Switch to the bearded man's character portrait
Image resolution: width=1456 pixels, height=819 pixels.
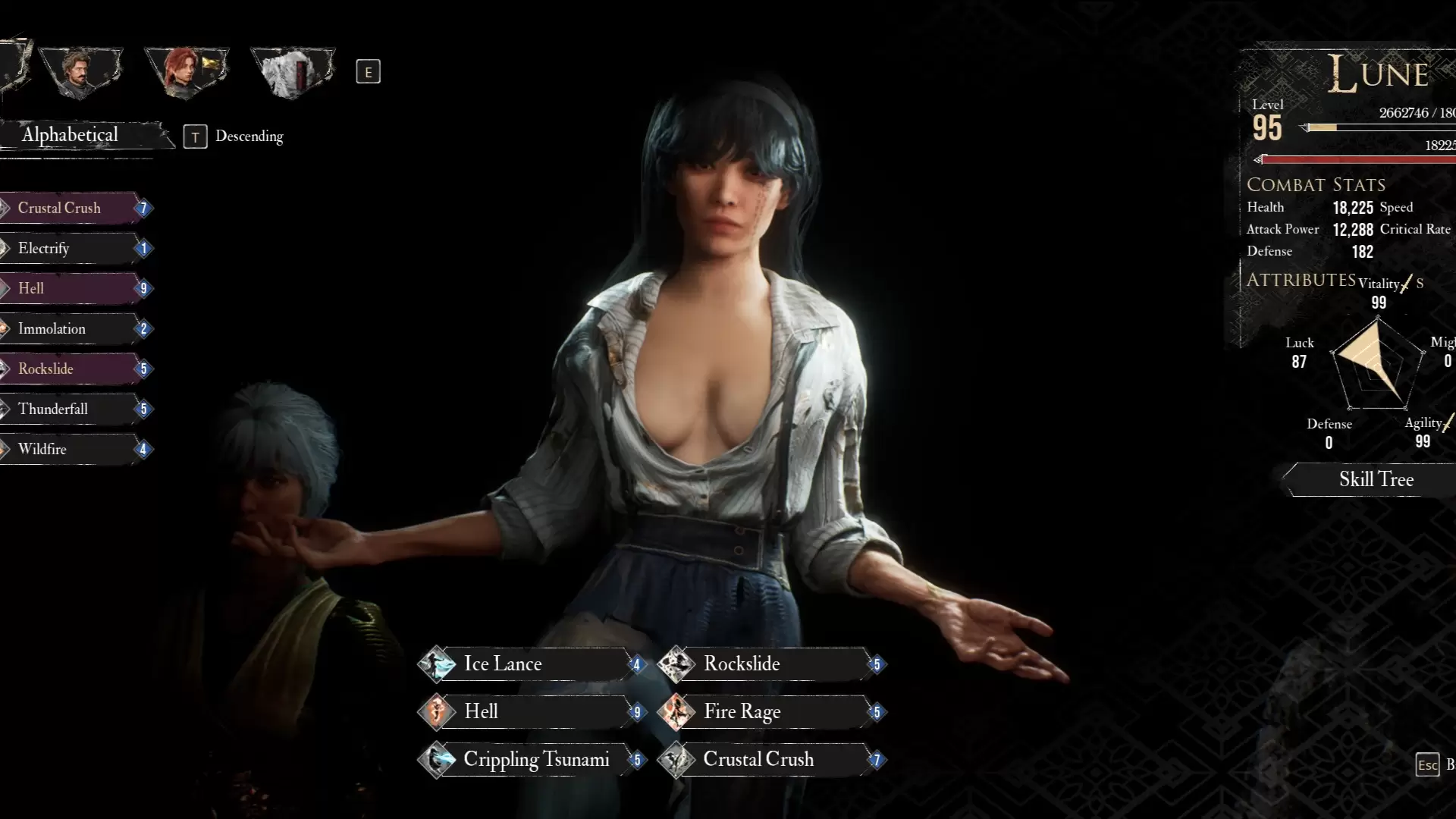[80, 72]
